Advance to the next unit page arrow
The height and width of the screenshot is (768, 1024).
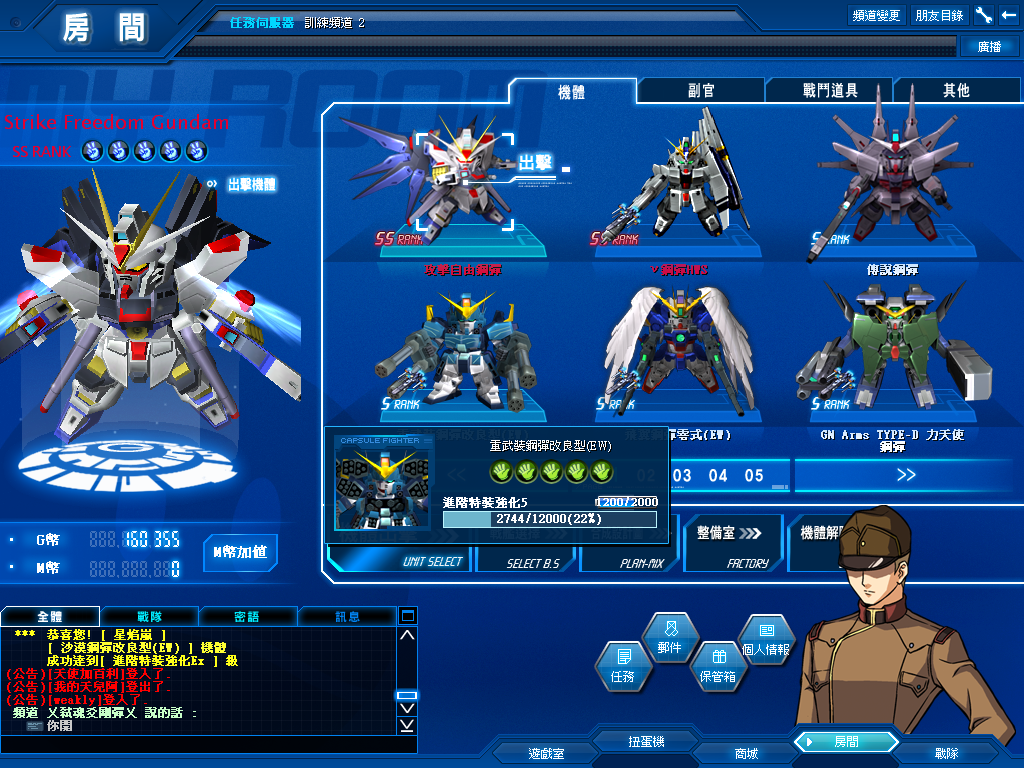pyautogui.click(x=906, y=476)
